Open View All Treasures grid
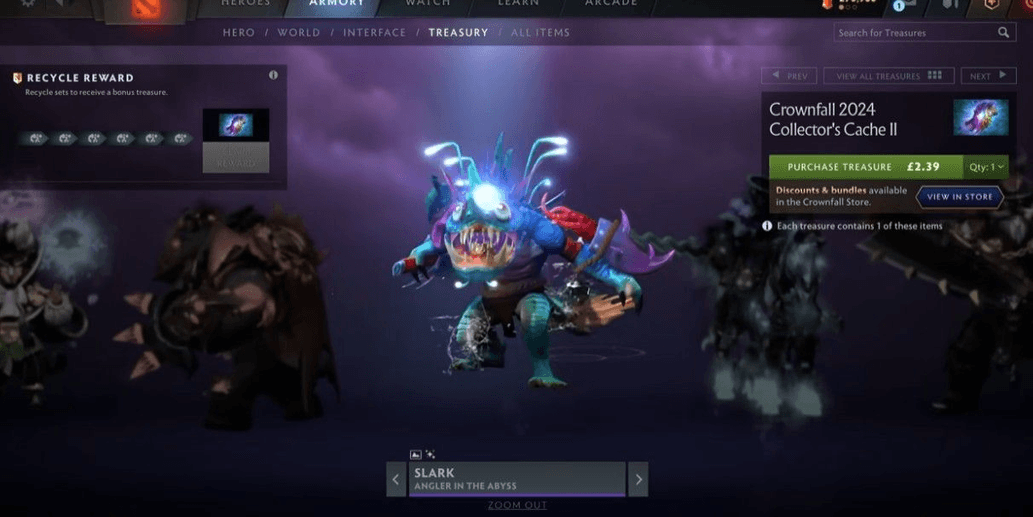Screen dimensions: 1033x517 [x=888, y=76]
